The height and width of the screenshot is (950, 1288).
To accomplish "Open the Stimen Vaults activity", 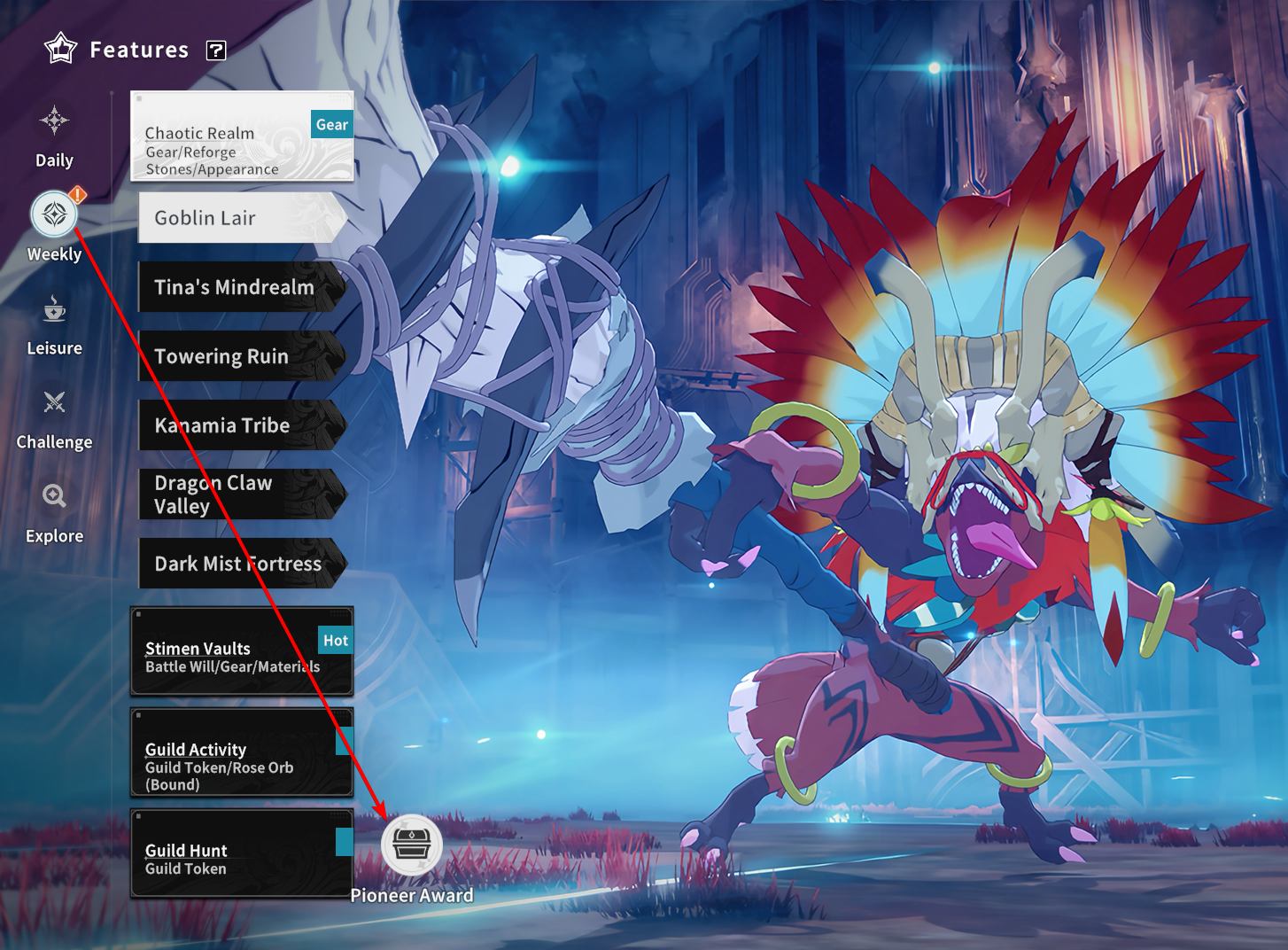I will [242, 652].
